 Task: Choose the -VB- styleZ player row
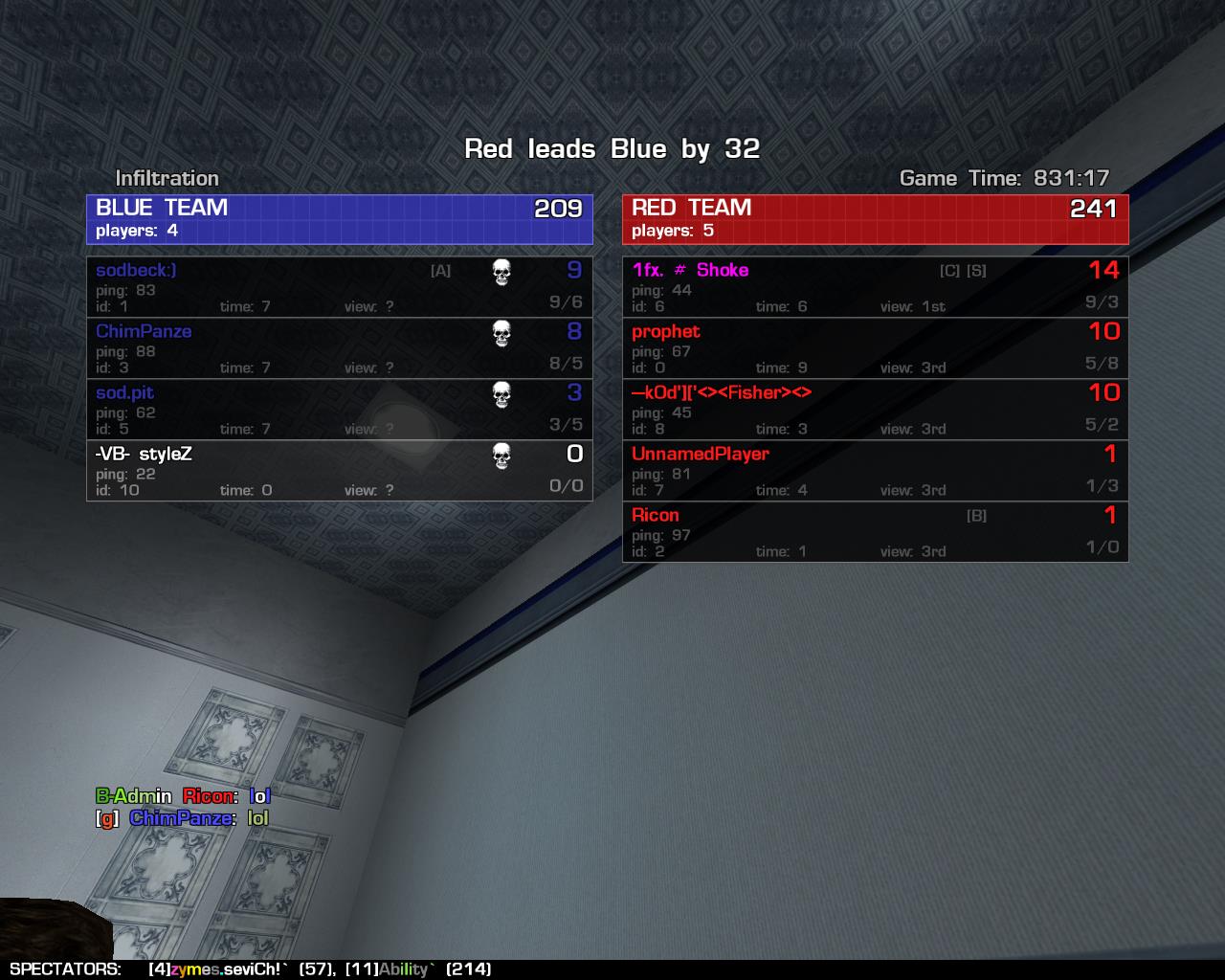pos(339,470)
